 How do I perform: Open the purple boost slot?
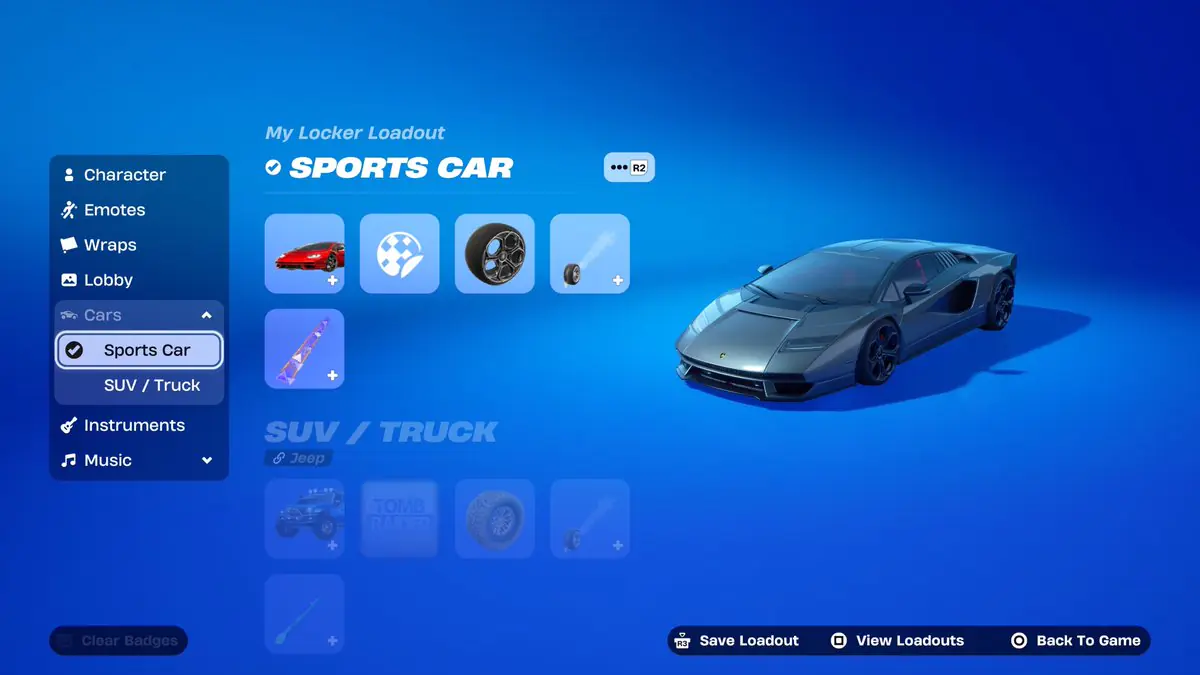point(304,348)
